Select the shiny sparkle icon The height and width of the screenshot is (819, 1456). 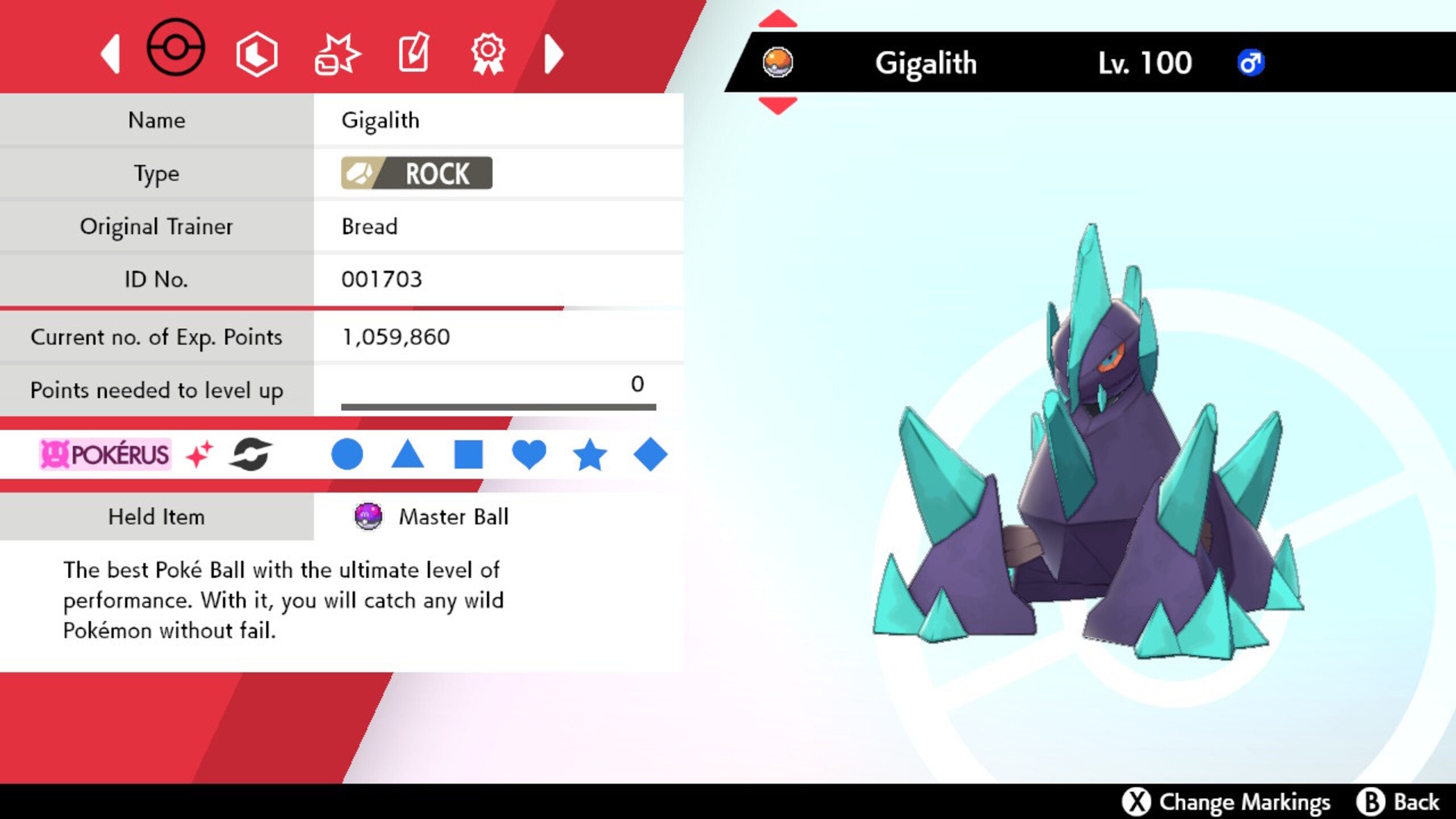click(x=199, y=453)
